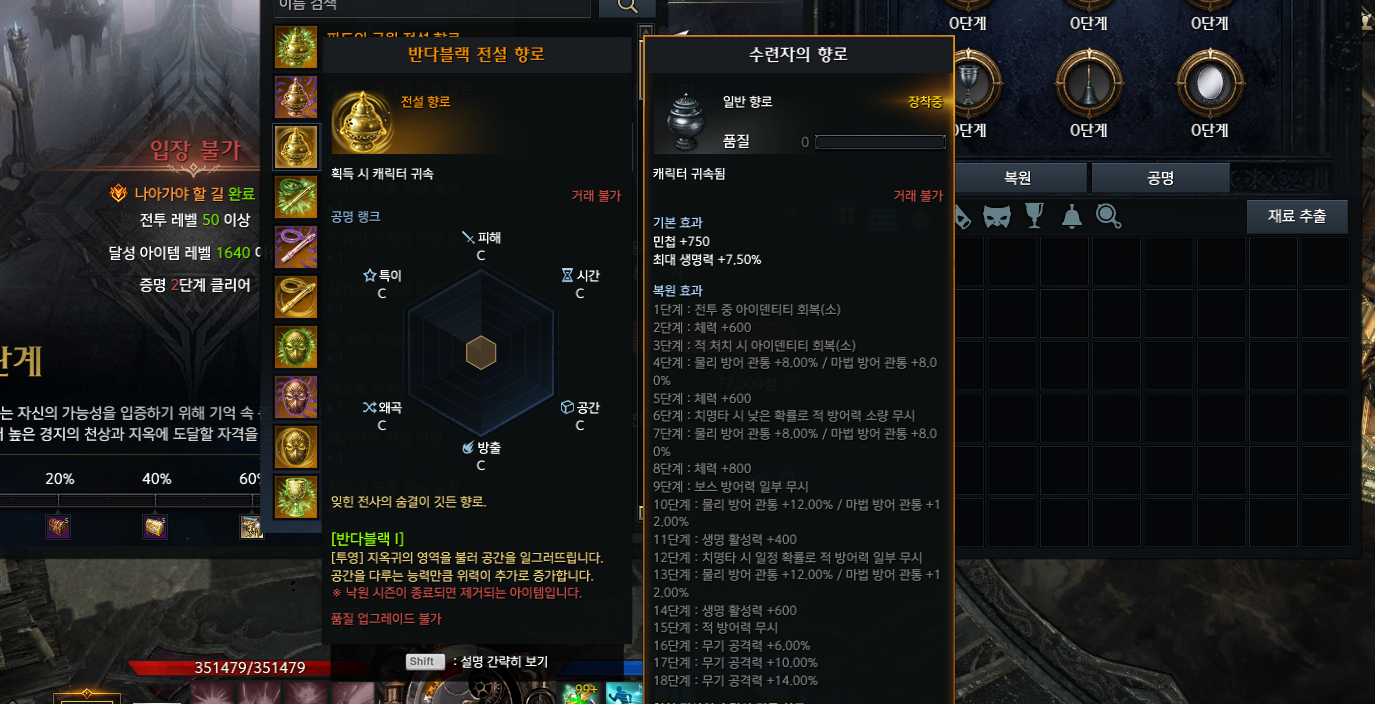Filter inventory by the mask icon
The height and width of the screenshot is (704, 1375).
[996, 216]
